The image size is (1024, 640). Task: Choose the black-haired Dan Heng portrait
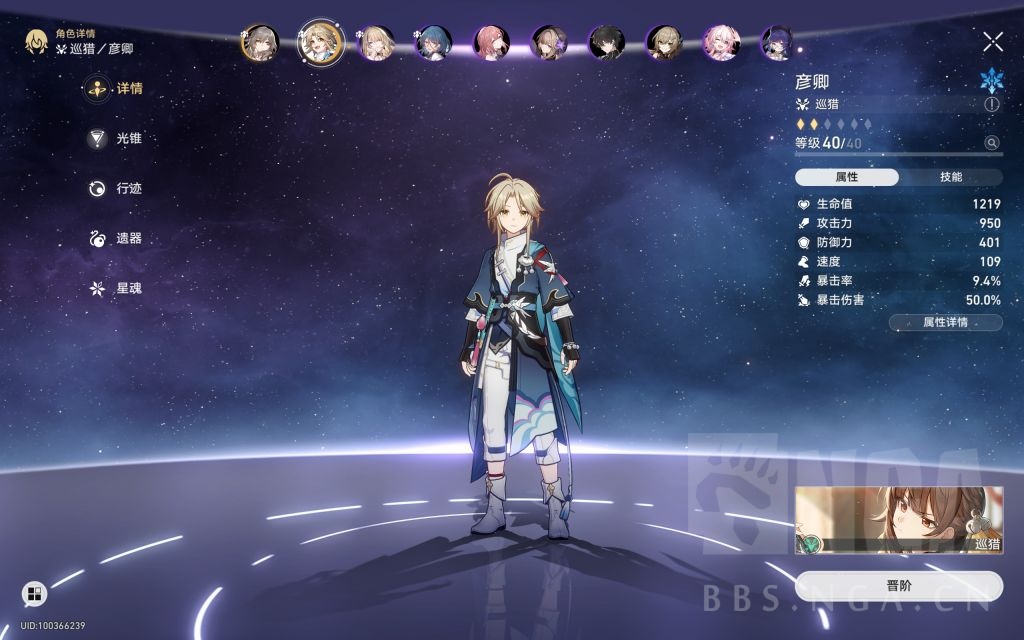(606, 42)
